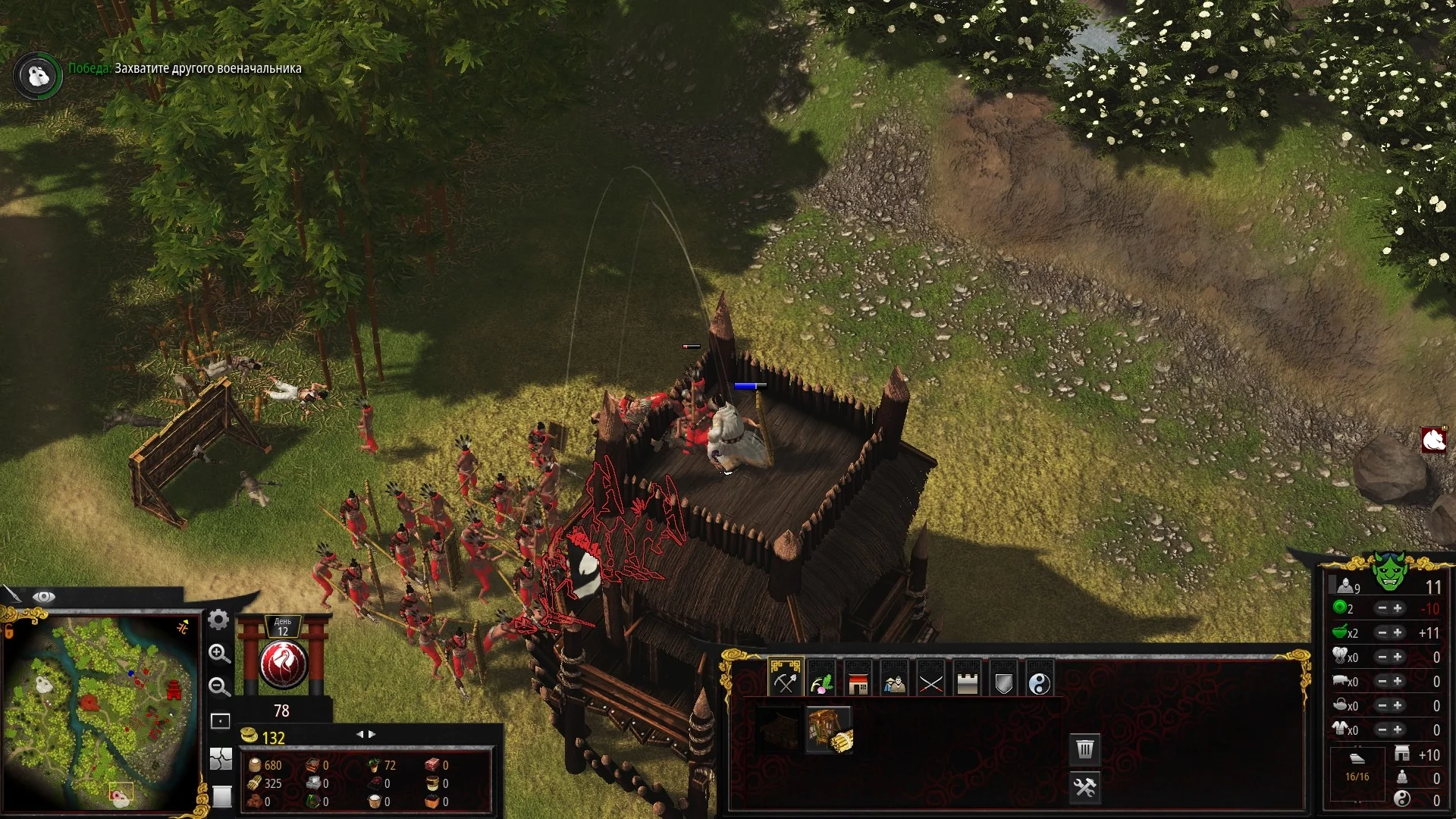Toggle the eye visibility icon above minimap
This screenshot has width=1456, height=819.
[x=43, y=597]
